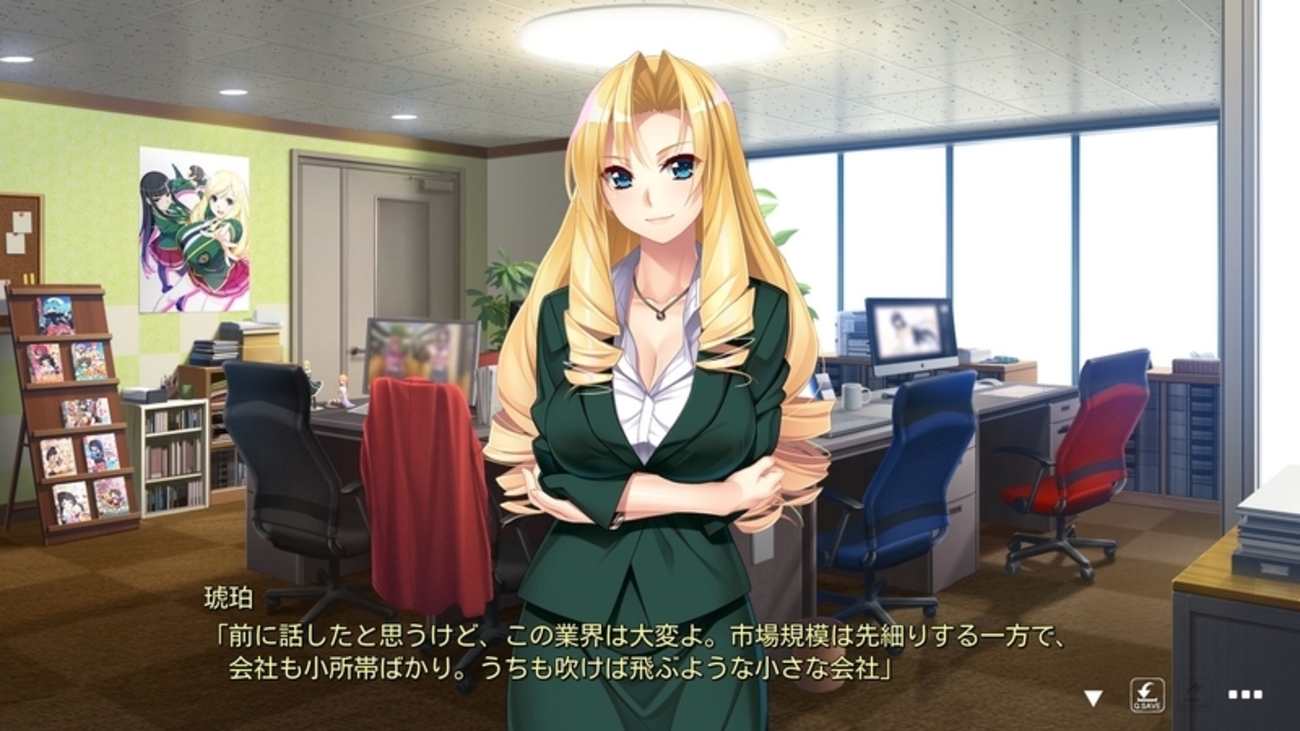
Task: Open the three-dot menu
Action: 1244,694
